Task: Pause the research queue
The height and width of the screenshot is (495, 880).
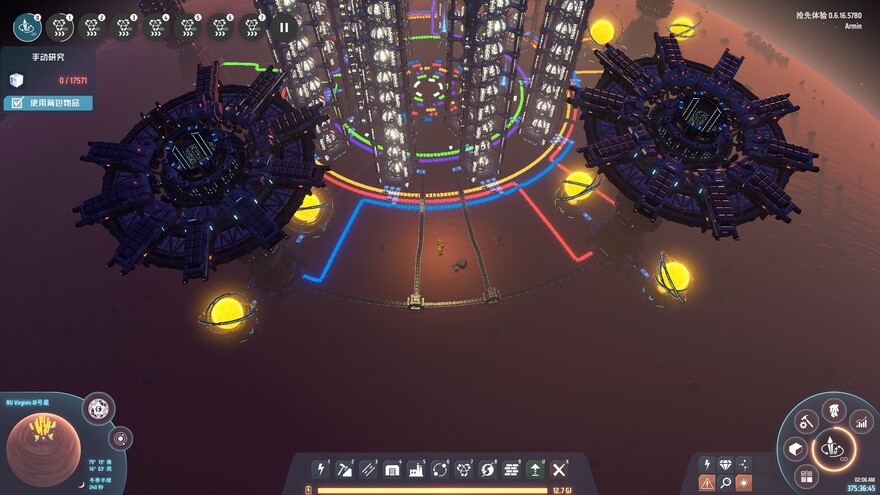Action: pyautogui.click(x=284, y=27)
